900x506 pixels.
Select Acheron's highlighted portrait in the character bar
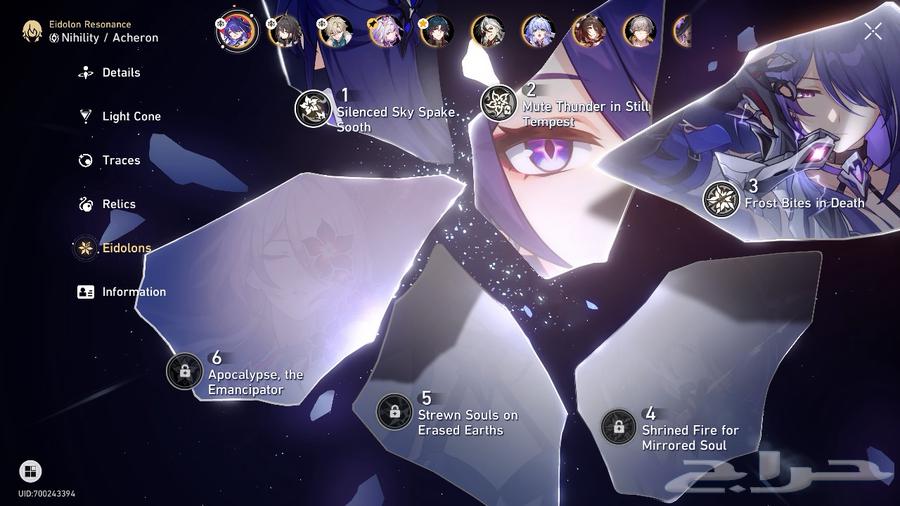click(237, 29)
